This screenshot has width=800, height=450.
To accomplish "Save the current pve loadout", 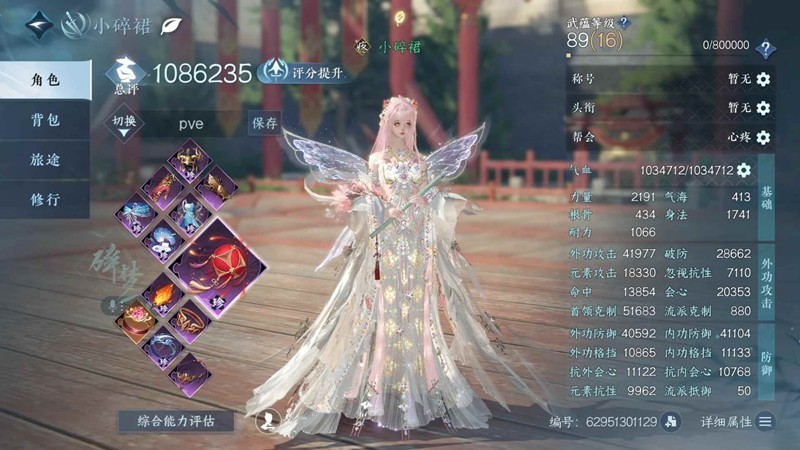I will [x=265, y=123].
